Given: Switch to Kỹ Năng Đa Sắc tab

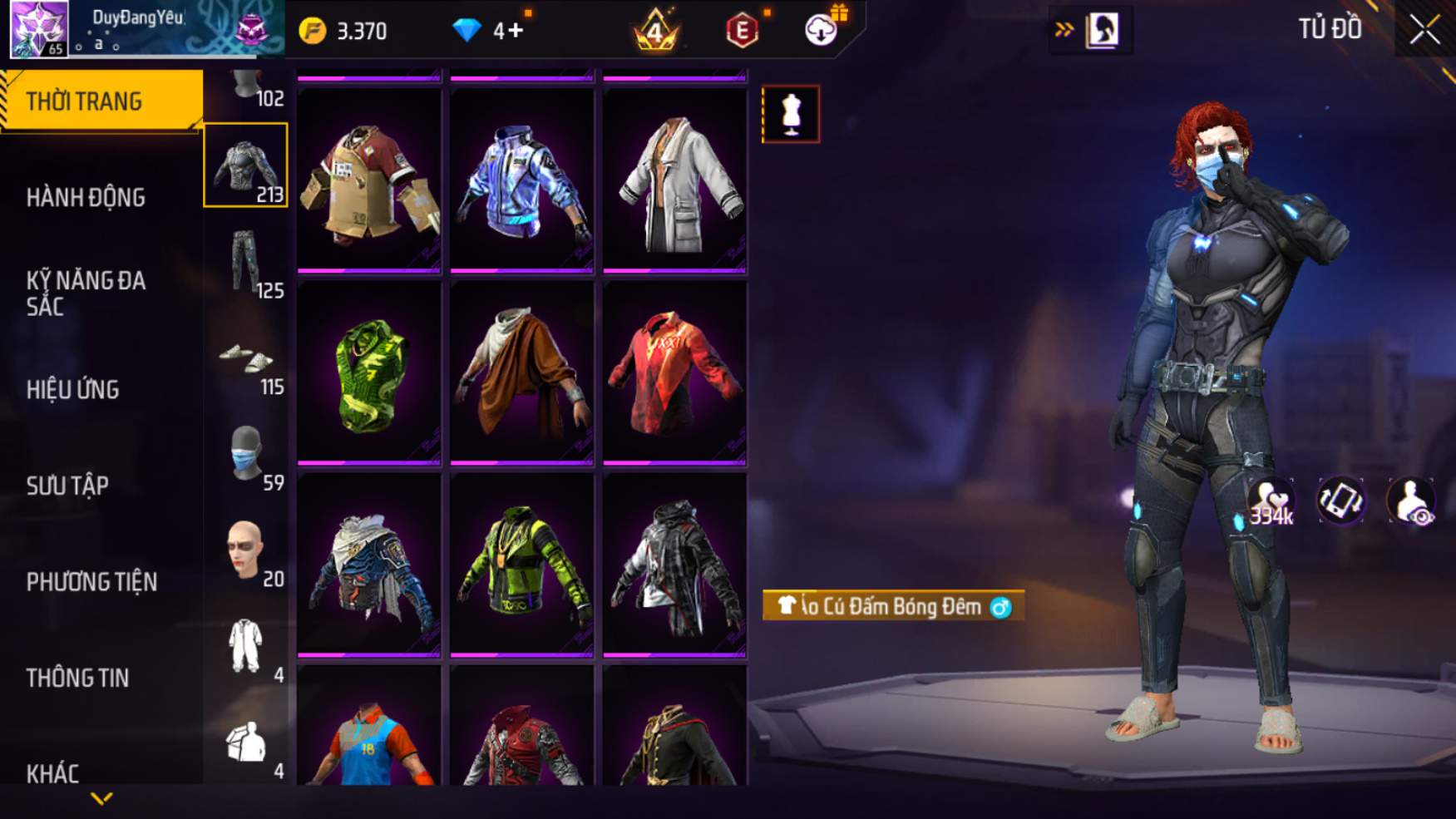Looking at the screenshot, I should (86, 293).
